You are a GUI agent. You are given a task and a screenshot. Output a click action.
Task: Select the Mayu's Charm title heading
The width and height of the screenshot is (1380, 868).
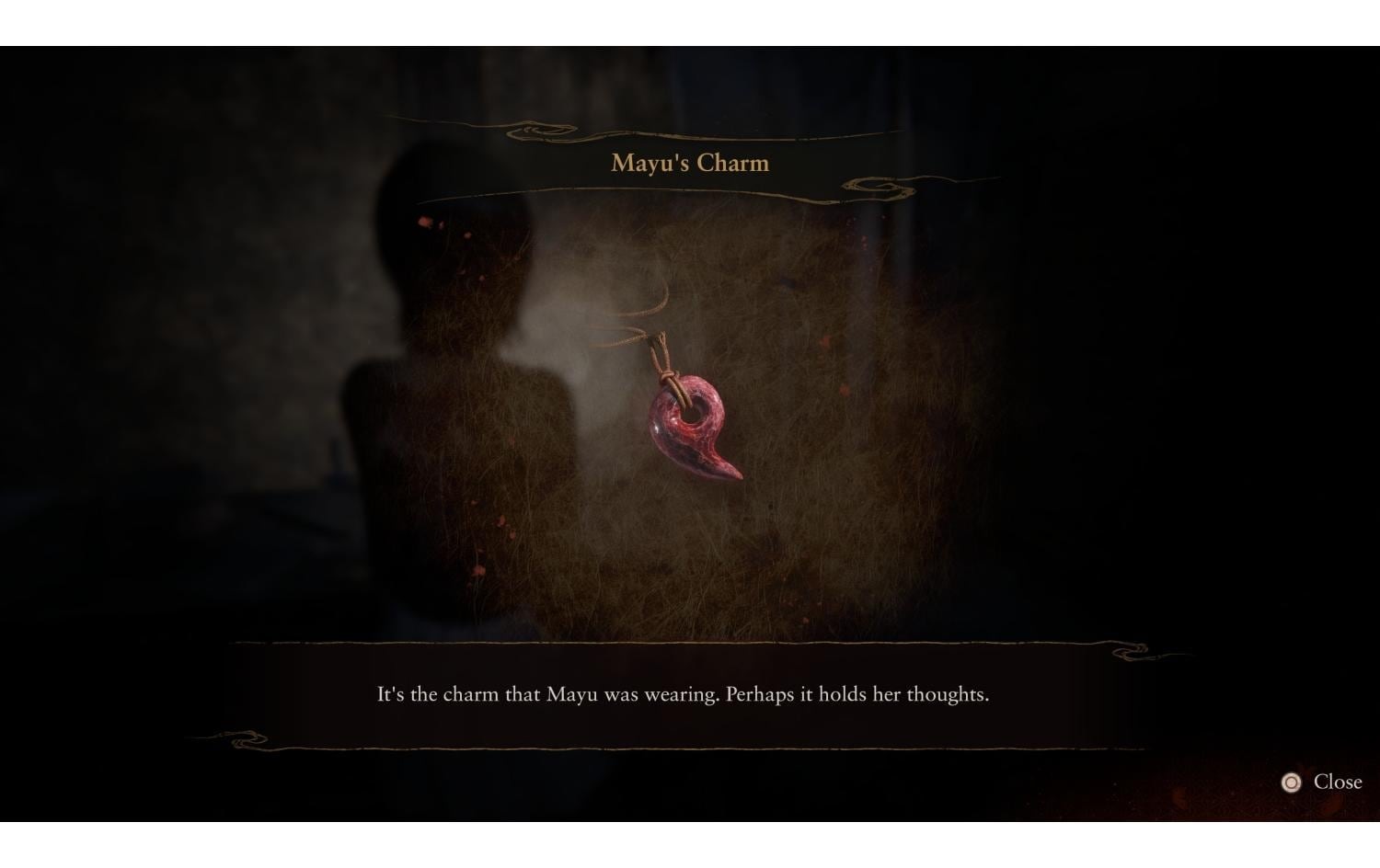coord(688,163)
